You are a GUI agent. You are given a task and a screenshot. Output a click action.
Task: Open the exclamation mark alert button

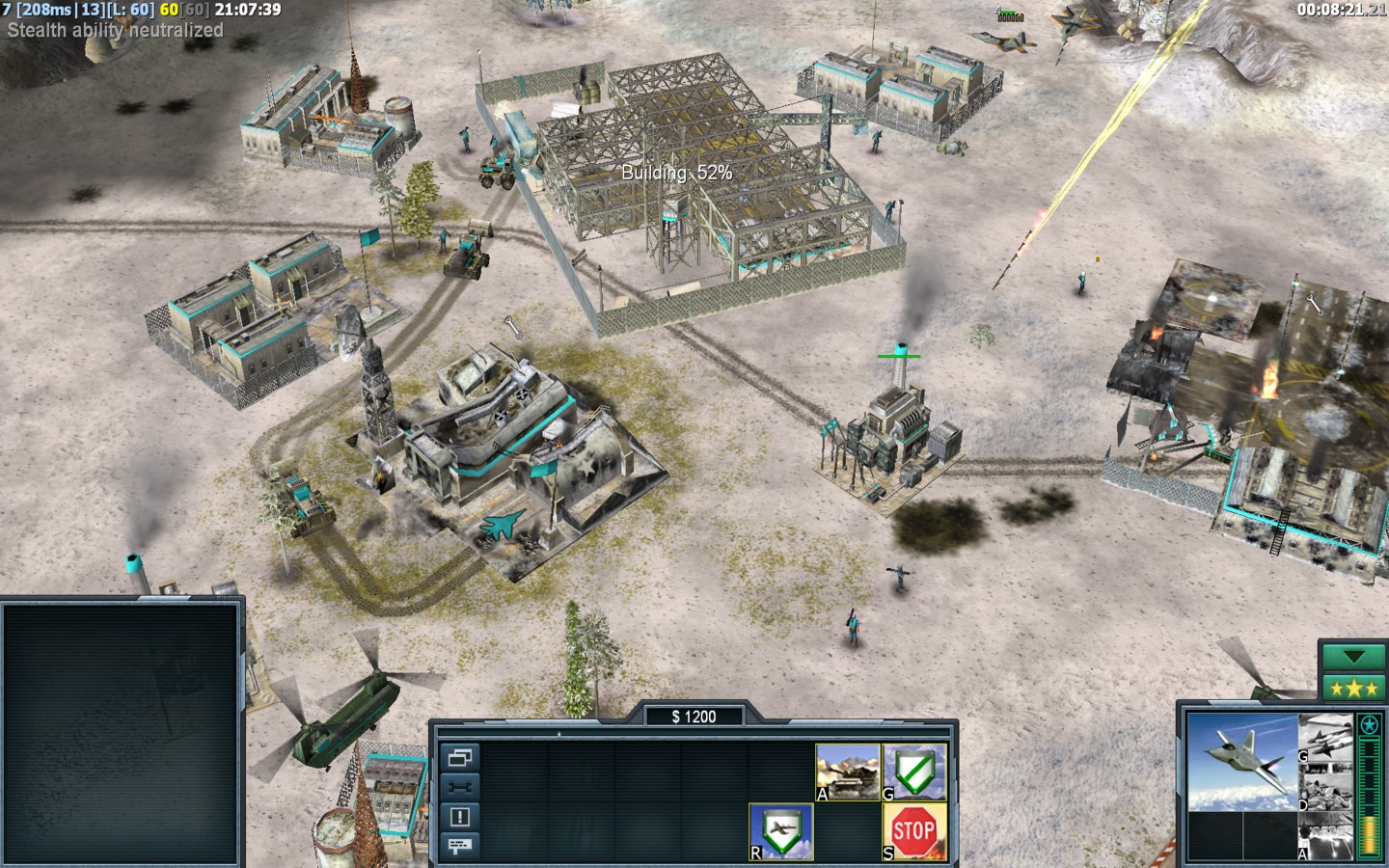tap(459, 817)
